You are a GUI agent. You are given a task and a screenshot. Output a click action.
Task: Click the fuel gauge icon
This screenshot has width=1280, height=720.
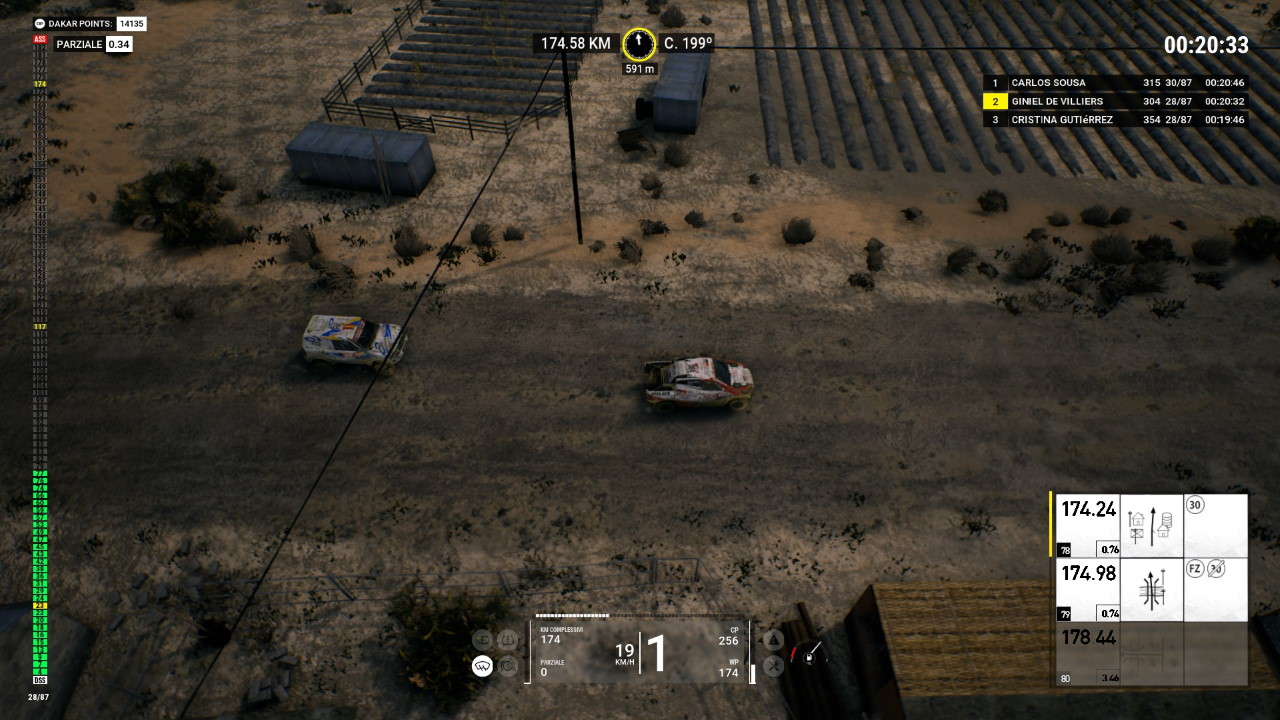click(810, 654)
